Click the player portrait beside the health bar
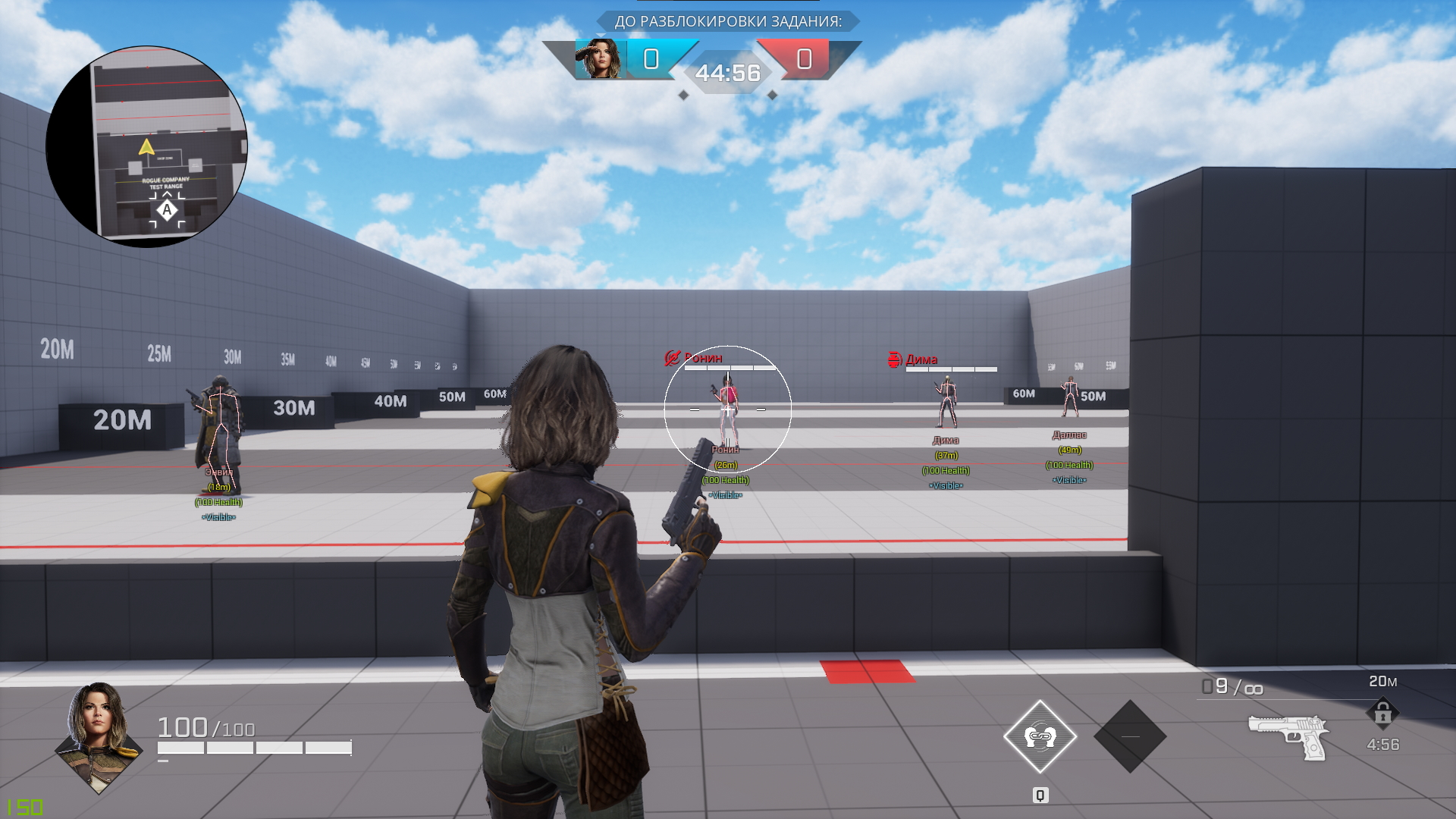 98,736
